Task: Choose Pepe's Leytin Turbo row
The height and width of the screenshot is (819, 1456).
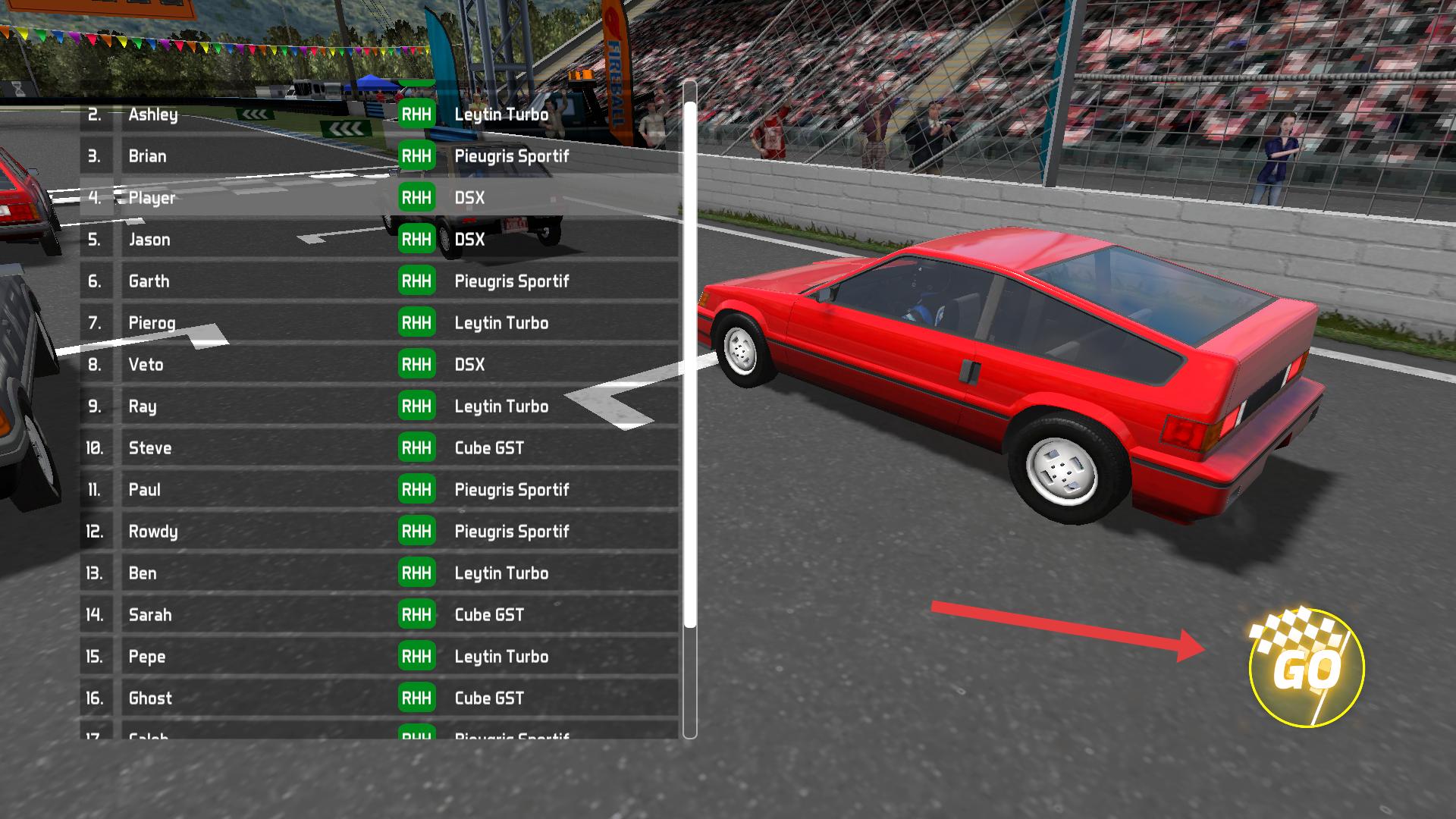Action: (379, 657)
